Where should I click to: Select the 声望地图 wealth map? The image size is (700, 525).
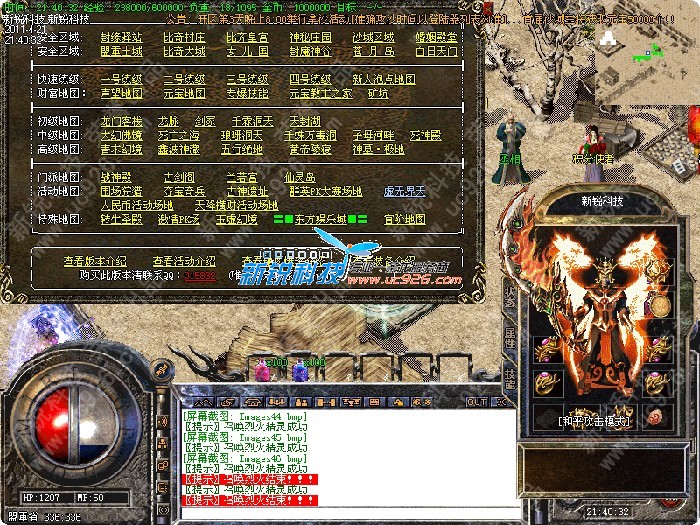[121, 92]
